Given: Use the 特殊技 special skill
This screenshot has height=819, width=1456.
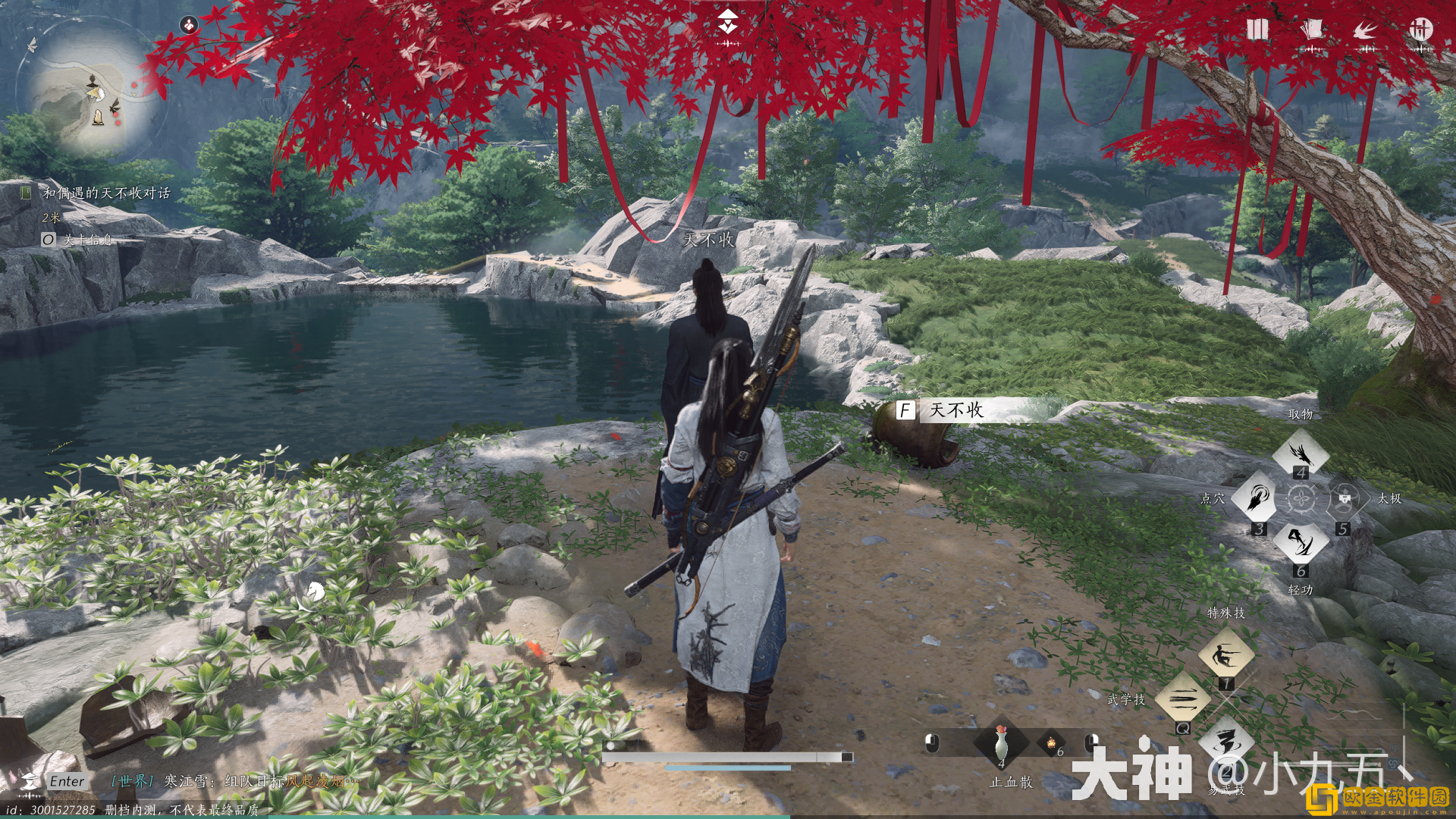Looking at the screenshot, I should pyautogui.click(x=1225, y=654).
